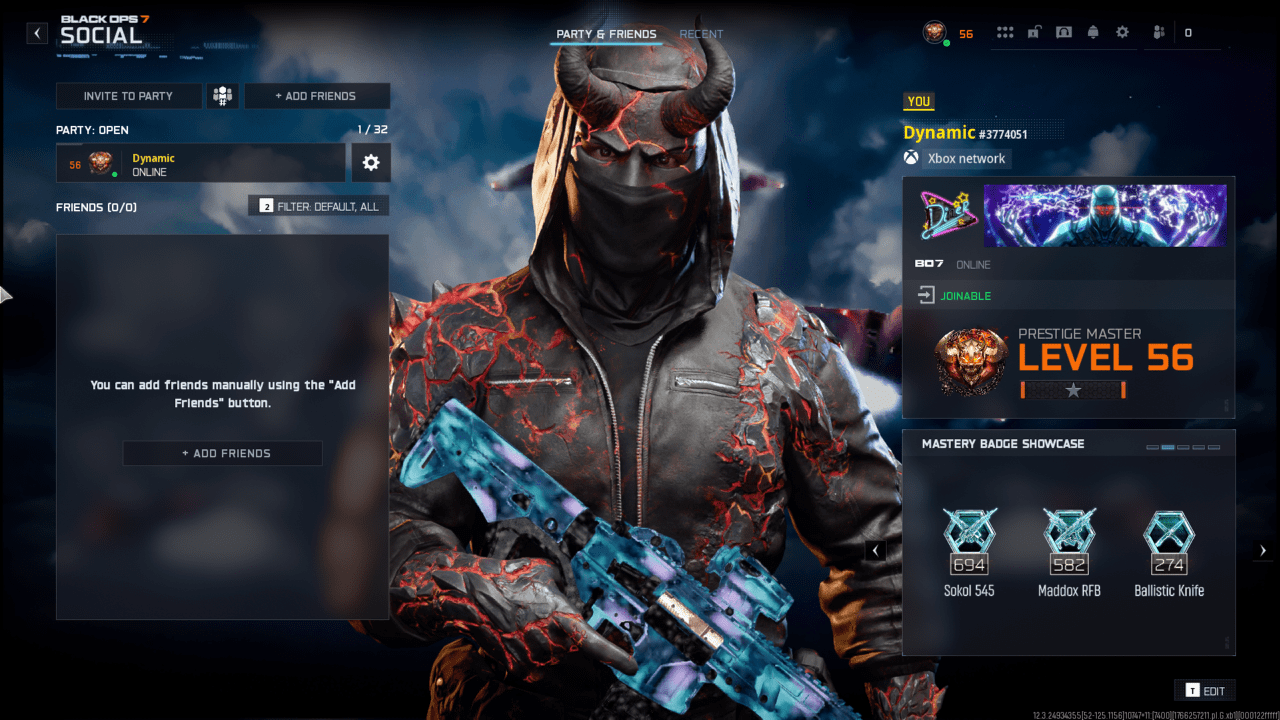Click the grid menu icon in the header
This screenshot has width=1280, height=720.
click(1005, 32)
